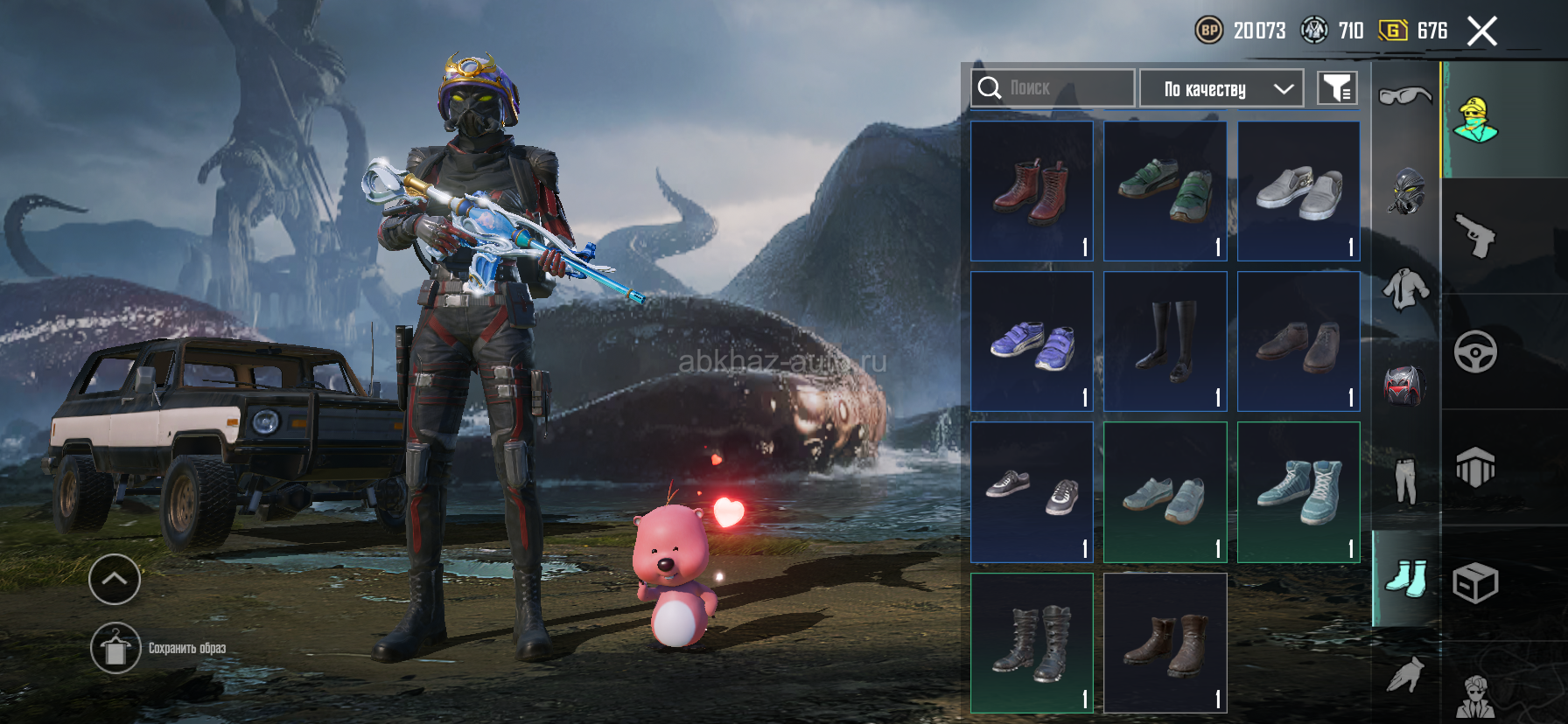Pick the purple velcro sneakers

coord(1032,341)
